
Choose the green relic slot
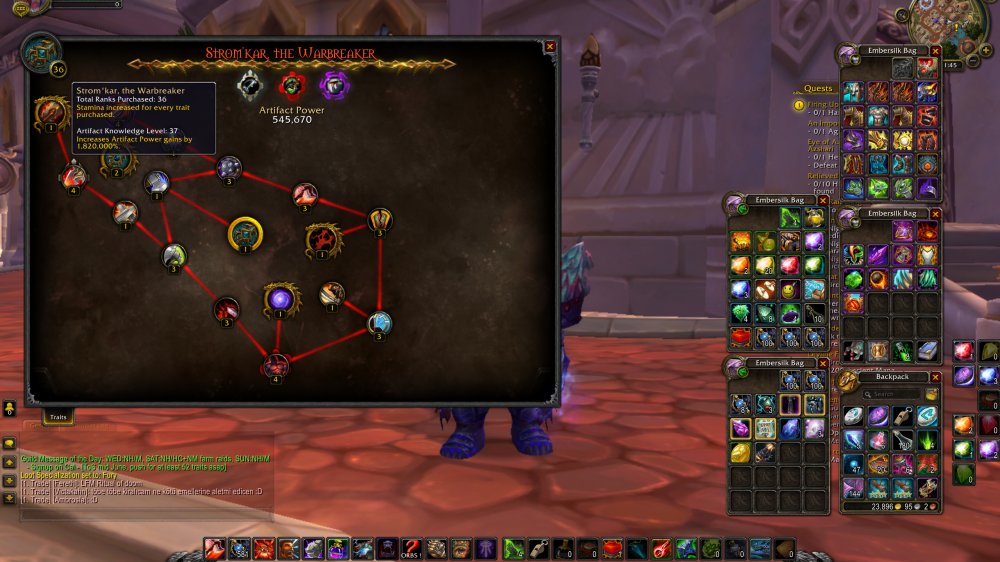pos(291,86)
